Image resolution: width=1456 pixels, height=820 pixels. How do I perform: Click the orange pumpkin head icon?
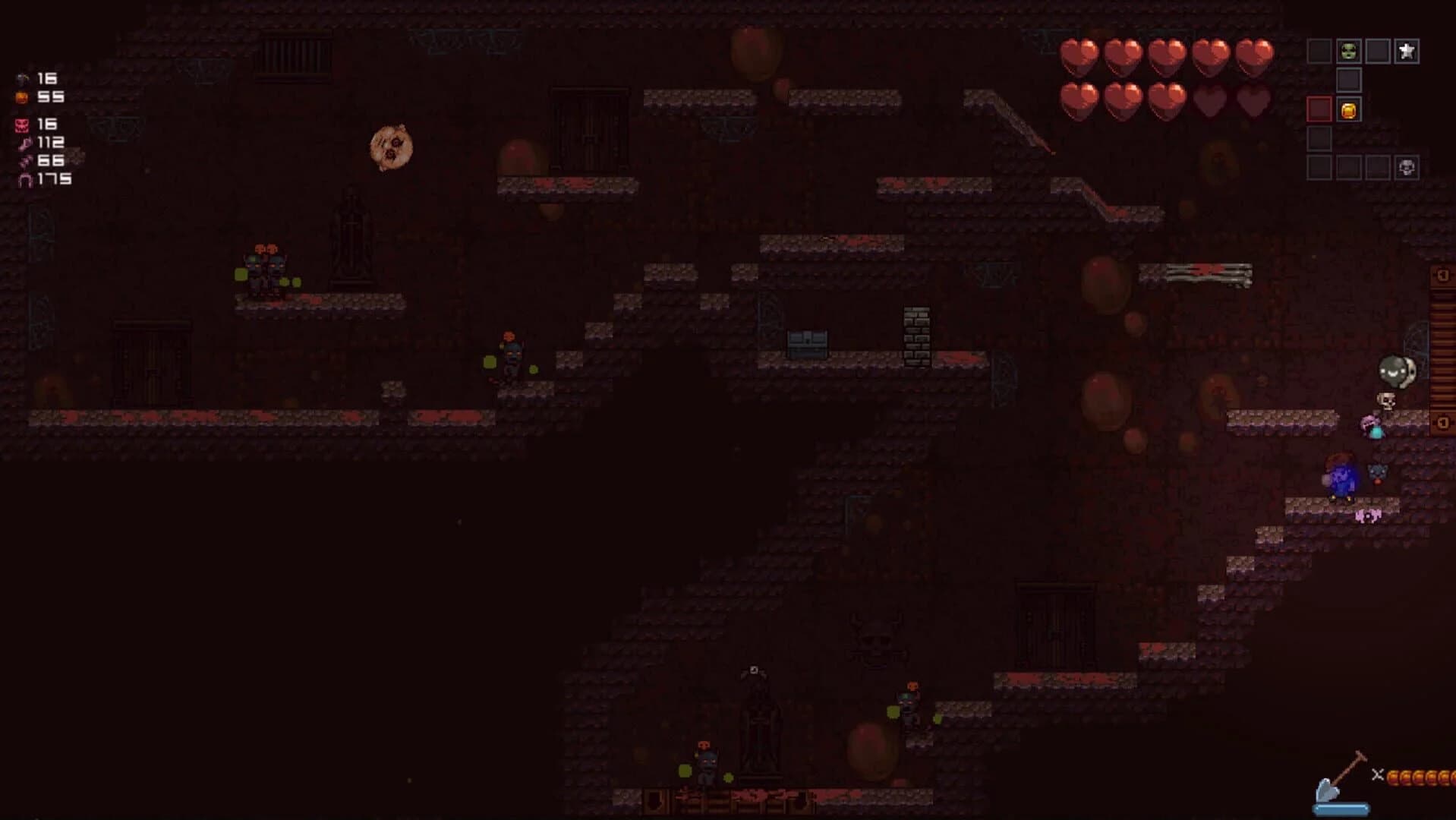pyautogui.click(x=22, y=97)
